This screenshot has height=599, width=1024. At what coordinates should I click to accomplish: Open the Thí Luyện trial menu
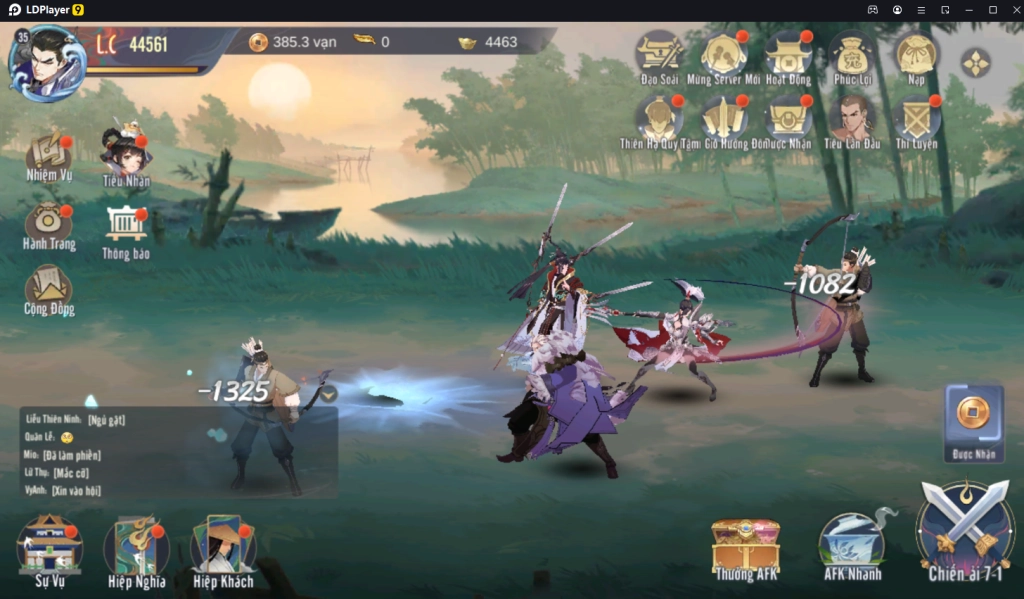point(916,119)
